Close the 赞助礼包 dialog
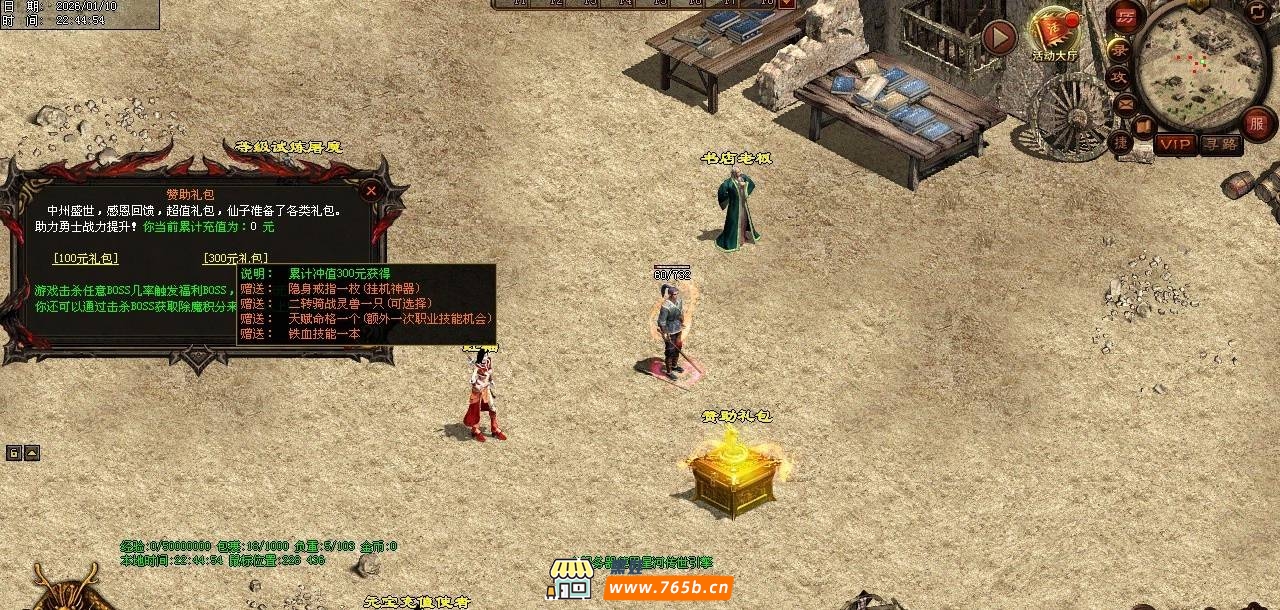This screenshot has height=610, width=1280. (x=371, y=190)
